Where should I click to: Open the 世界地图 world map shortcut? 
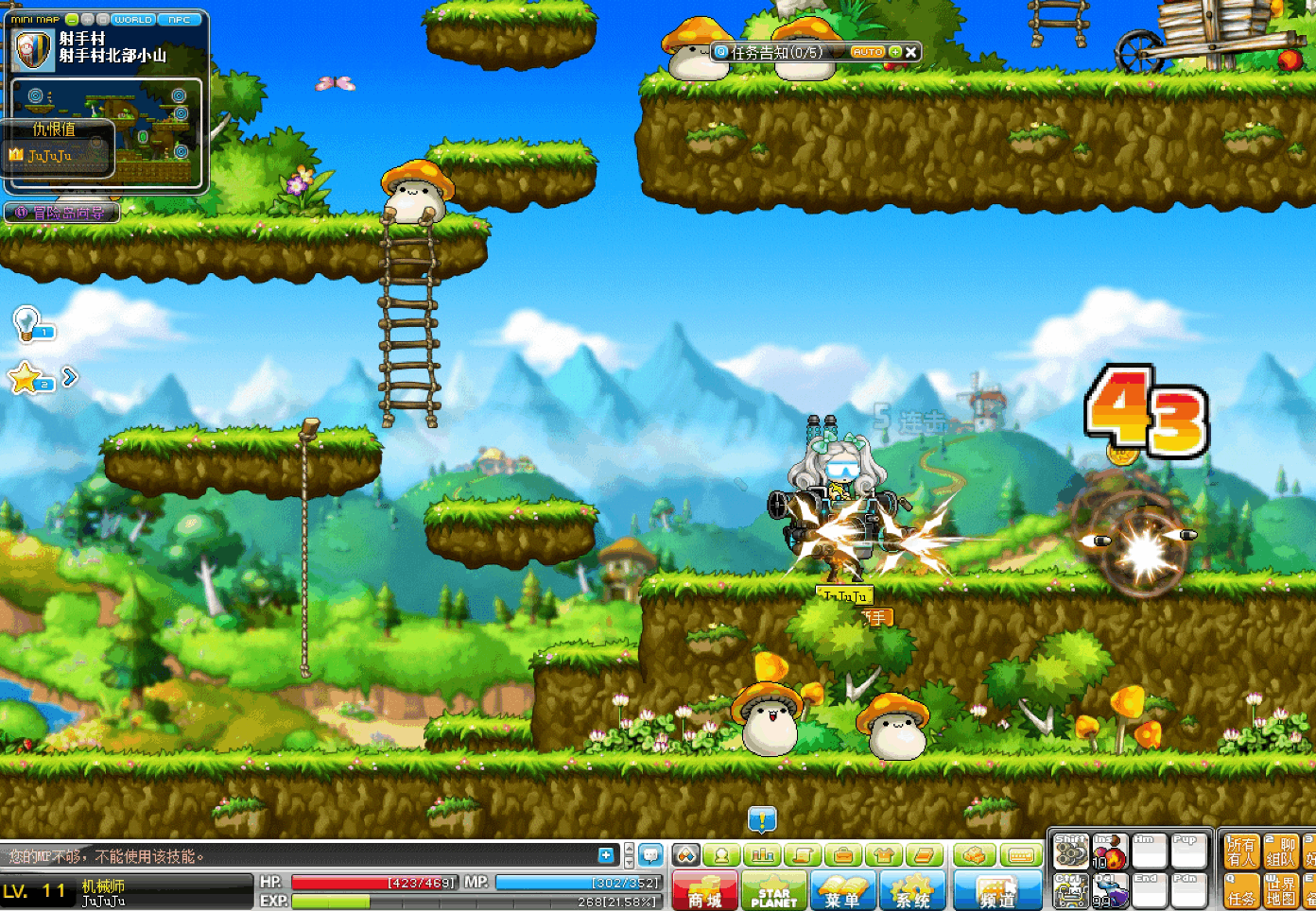[x=1281, y=890]
